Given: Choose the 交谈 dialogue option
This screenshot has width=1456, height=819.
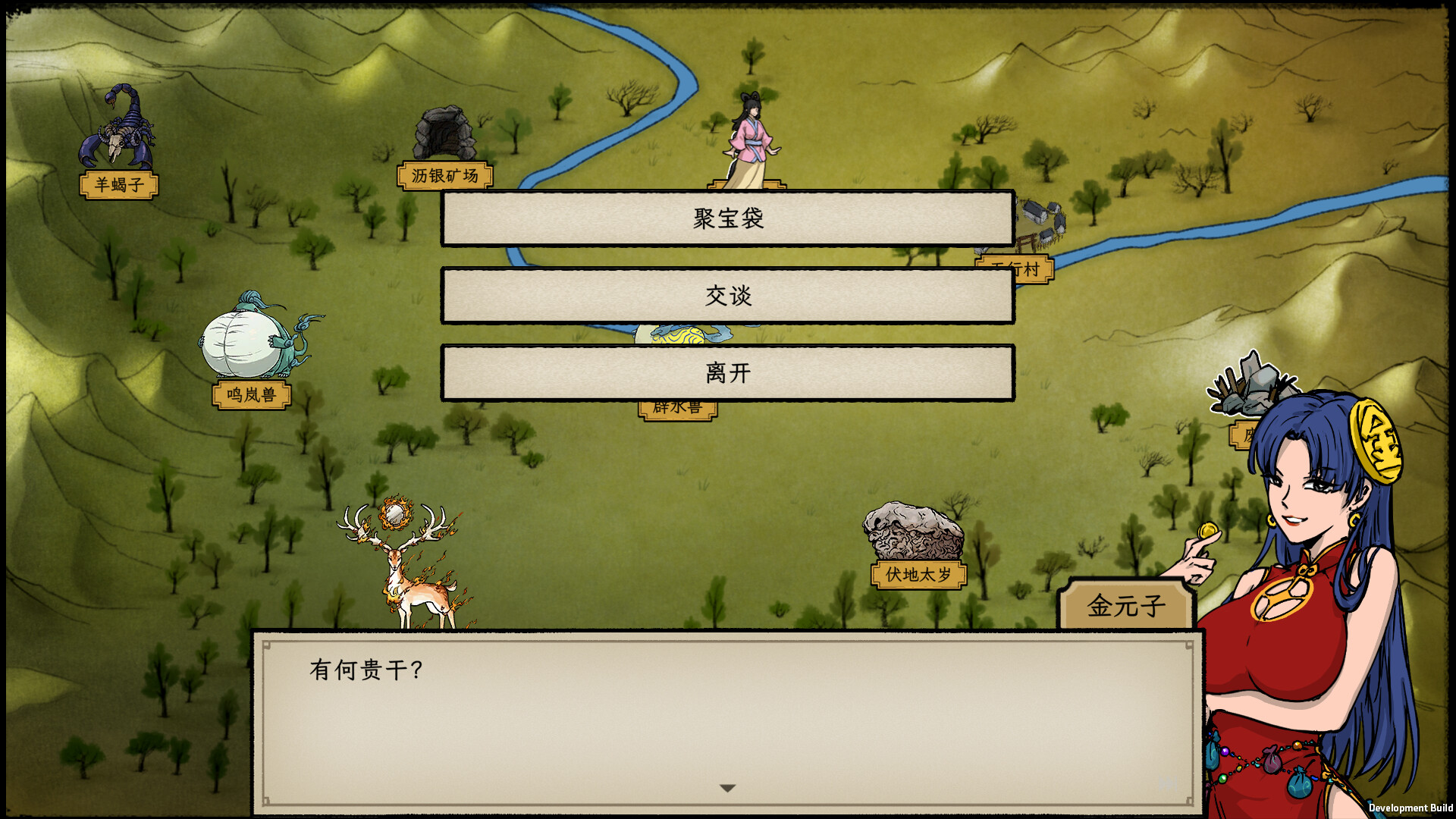Looking at the screenshot, I should tap(728, 297).
